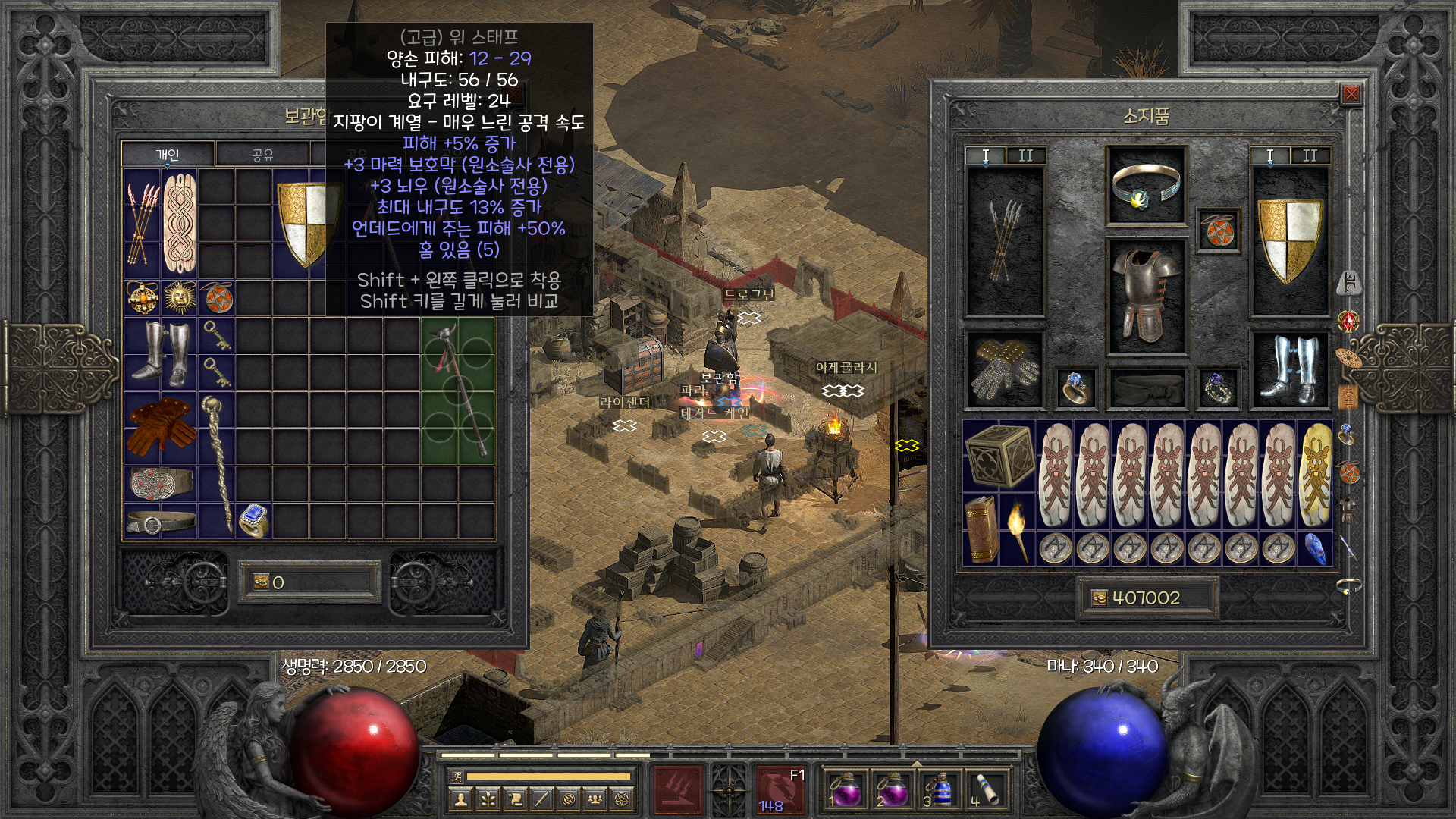Image resolution: width=1456 pixels, height=819 pixels.
Task: Select the 개인 personal stash tab
Action: click(168, 155)
